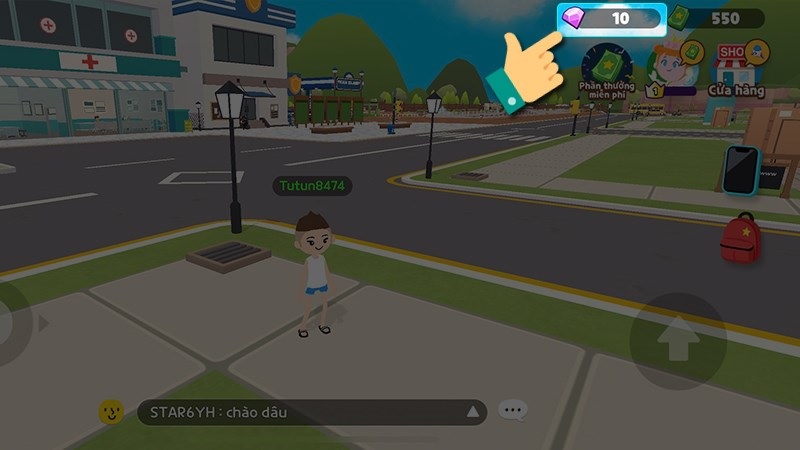
Task: Open the smartphone icon
Action: [741, 169]
